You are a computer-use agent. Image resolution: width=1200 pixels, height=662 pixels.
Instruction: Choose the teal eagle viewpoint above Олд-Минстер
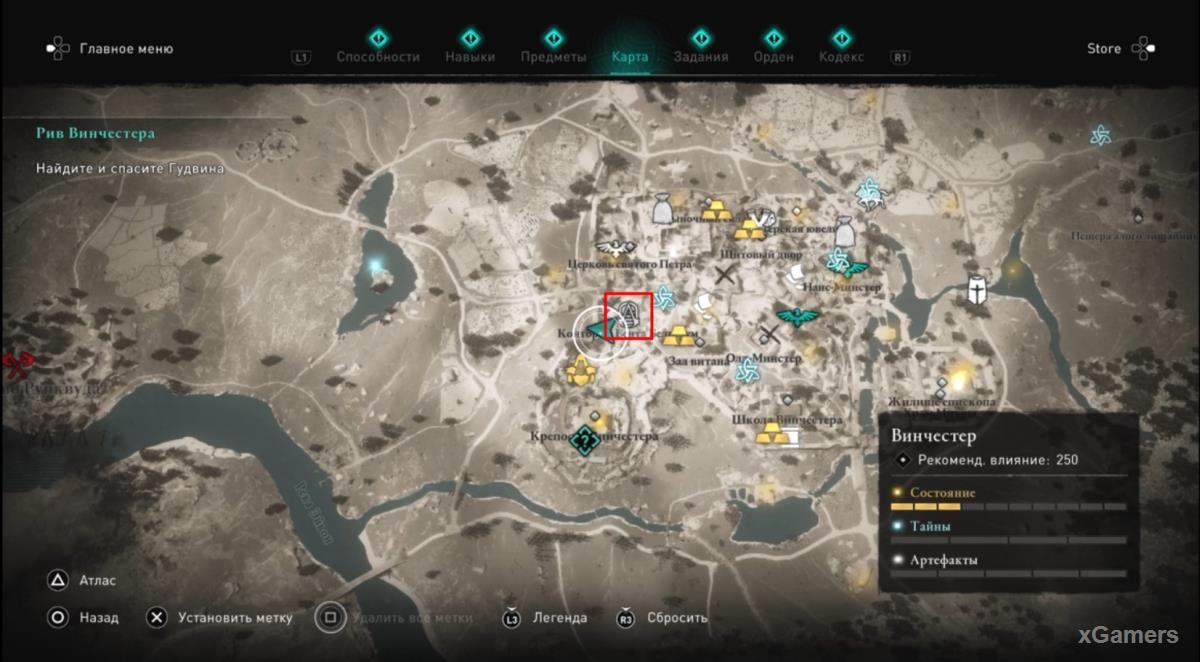click(797, 317)
